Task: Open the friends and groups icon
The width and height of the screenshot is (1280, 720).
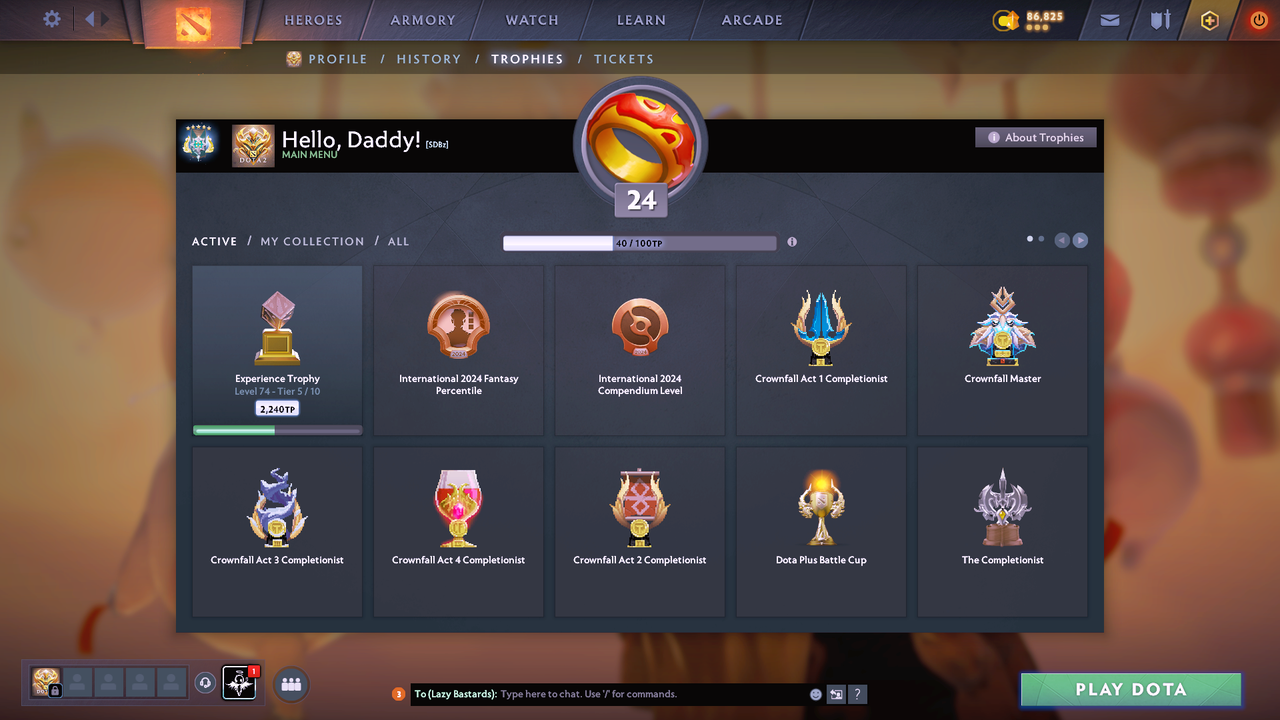Action: (289, 684)
